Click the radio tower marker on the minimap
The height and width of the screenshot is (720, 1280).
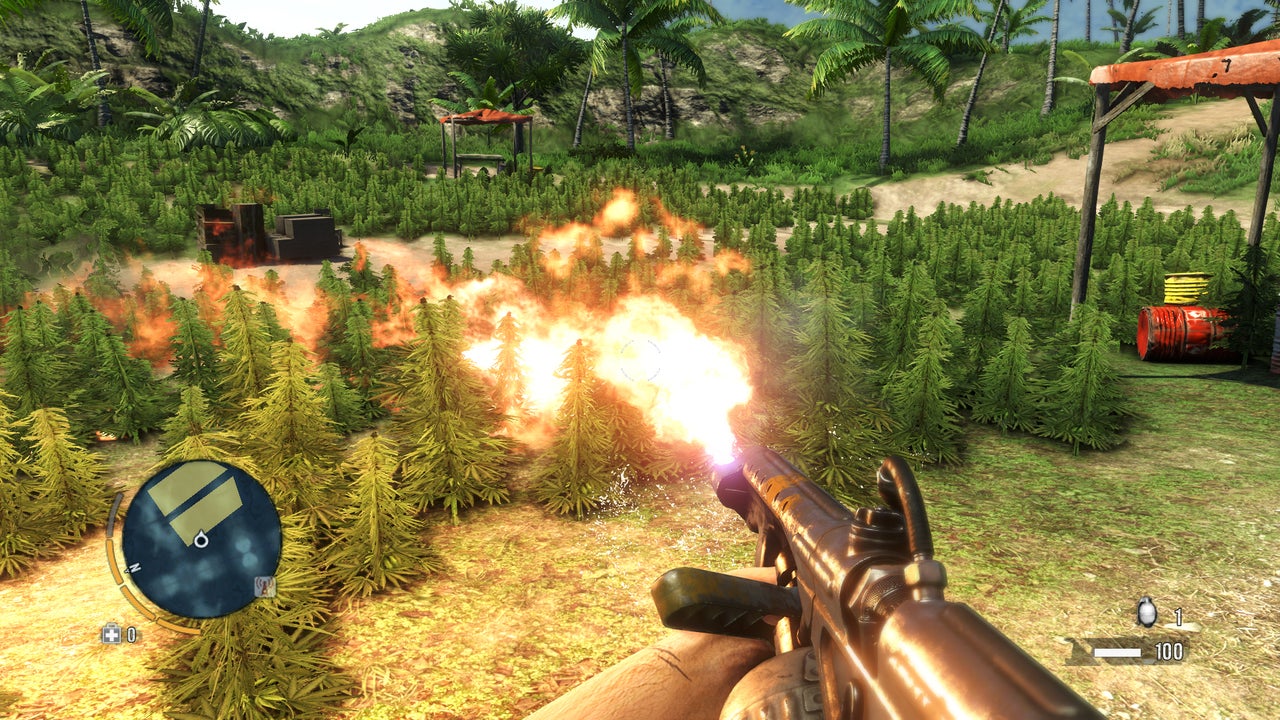point(265,587)
